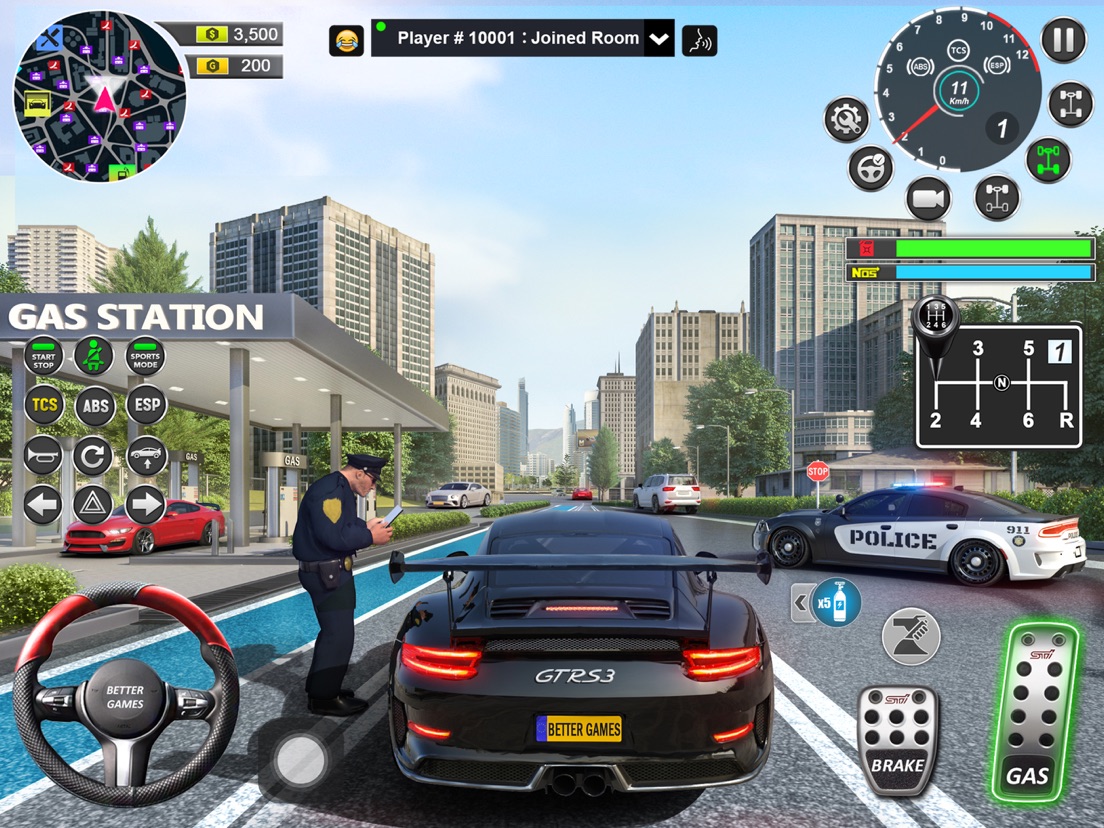Pause the game with the pause button
1104x828 pixels.
point(1063,40)
